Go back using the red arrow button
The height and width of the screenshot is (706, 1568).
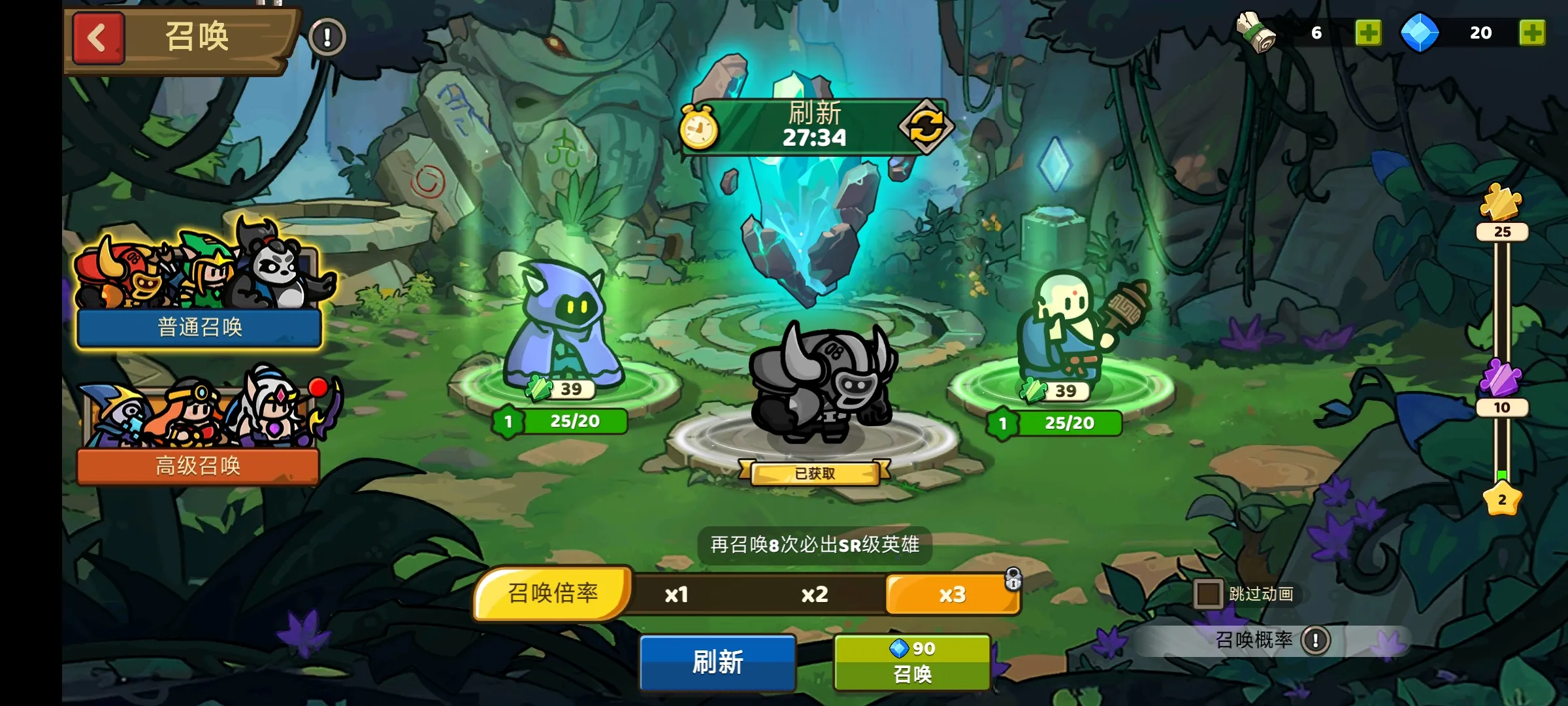(98, 38)
